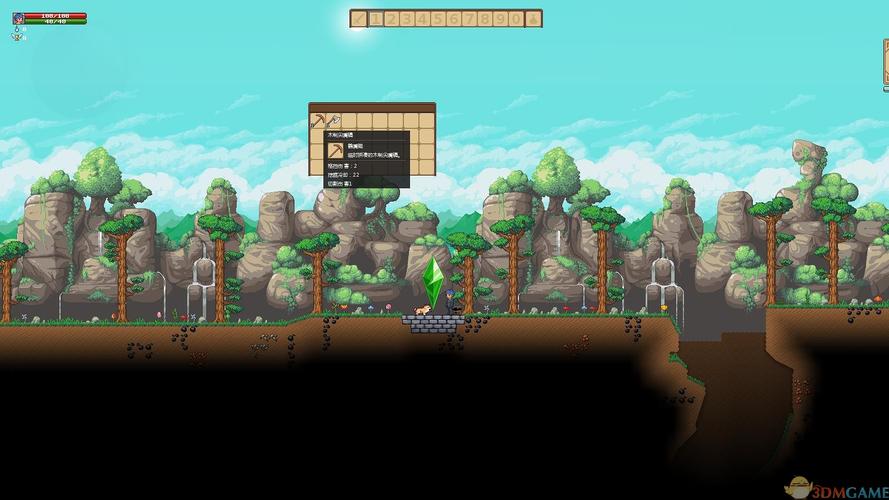889x500 pixels.
Task: Click the tool slot left of hotbar slot 1
Action: (359, 18)
